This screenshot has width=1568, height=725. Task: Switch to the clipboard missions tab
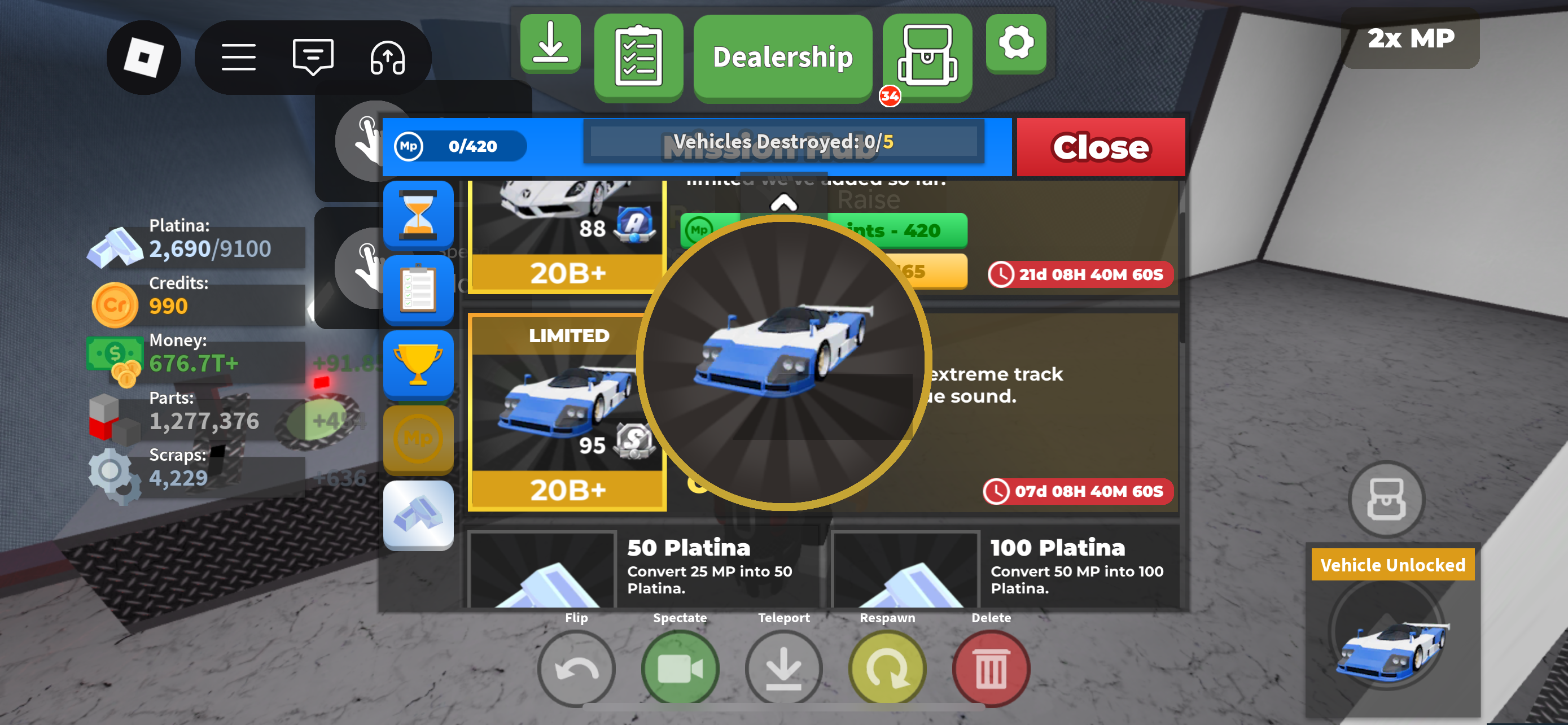click(x=418, y=290)
